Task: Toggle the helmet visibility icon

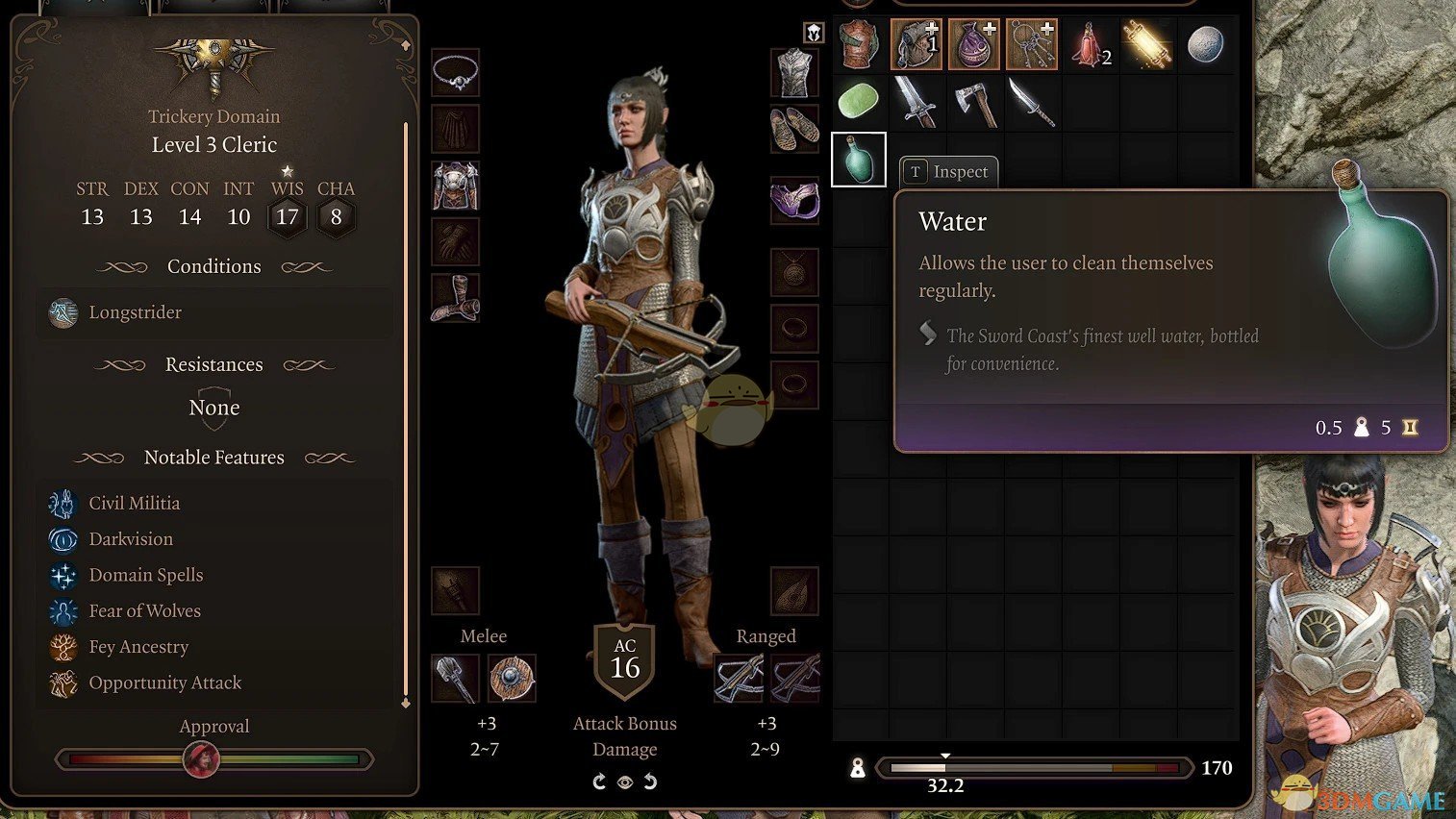Action: coord(814,33)
